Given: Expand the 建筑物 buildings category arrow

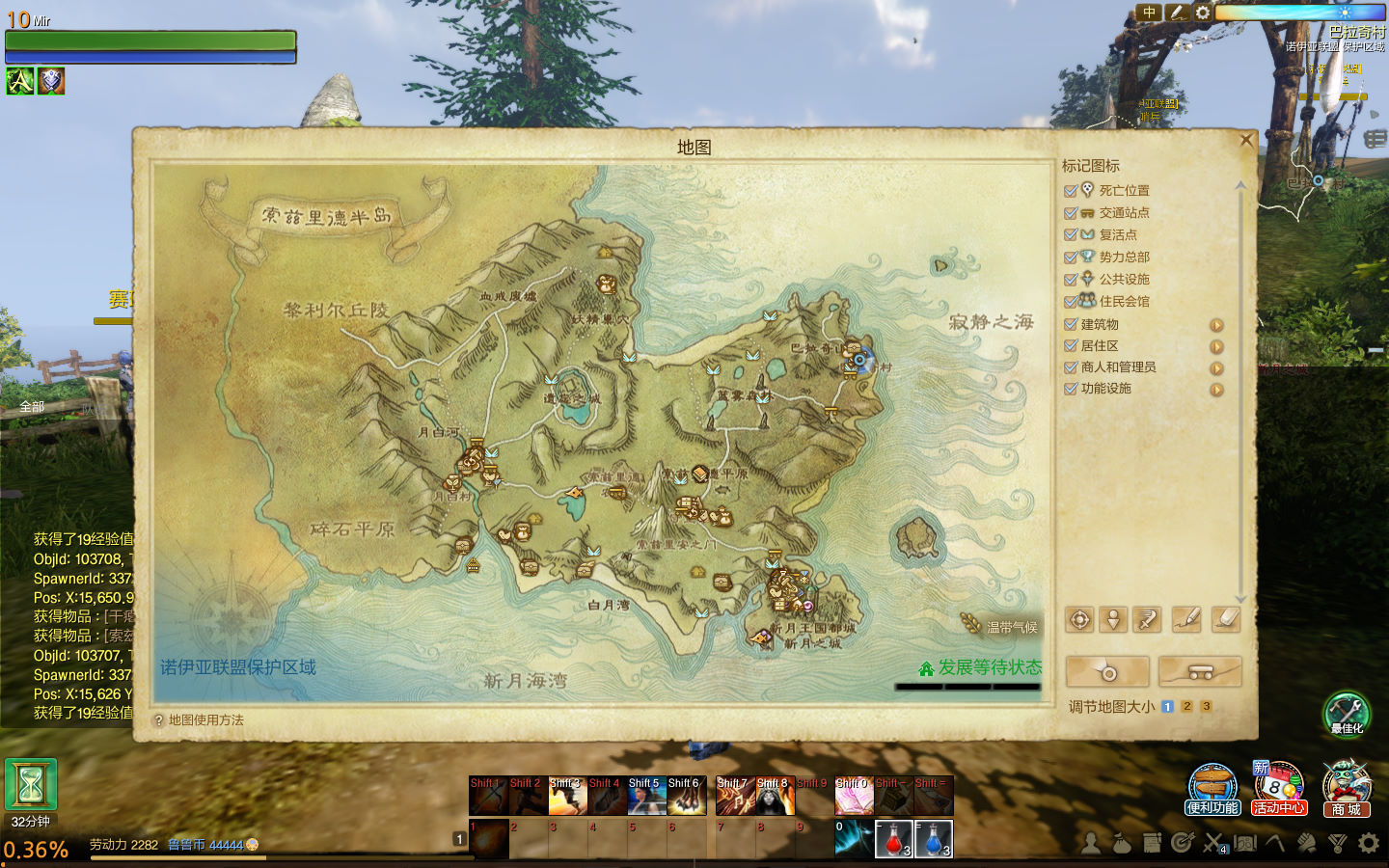Looking at the screenshot, I should [1216, 326].
